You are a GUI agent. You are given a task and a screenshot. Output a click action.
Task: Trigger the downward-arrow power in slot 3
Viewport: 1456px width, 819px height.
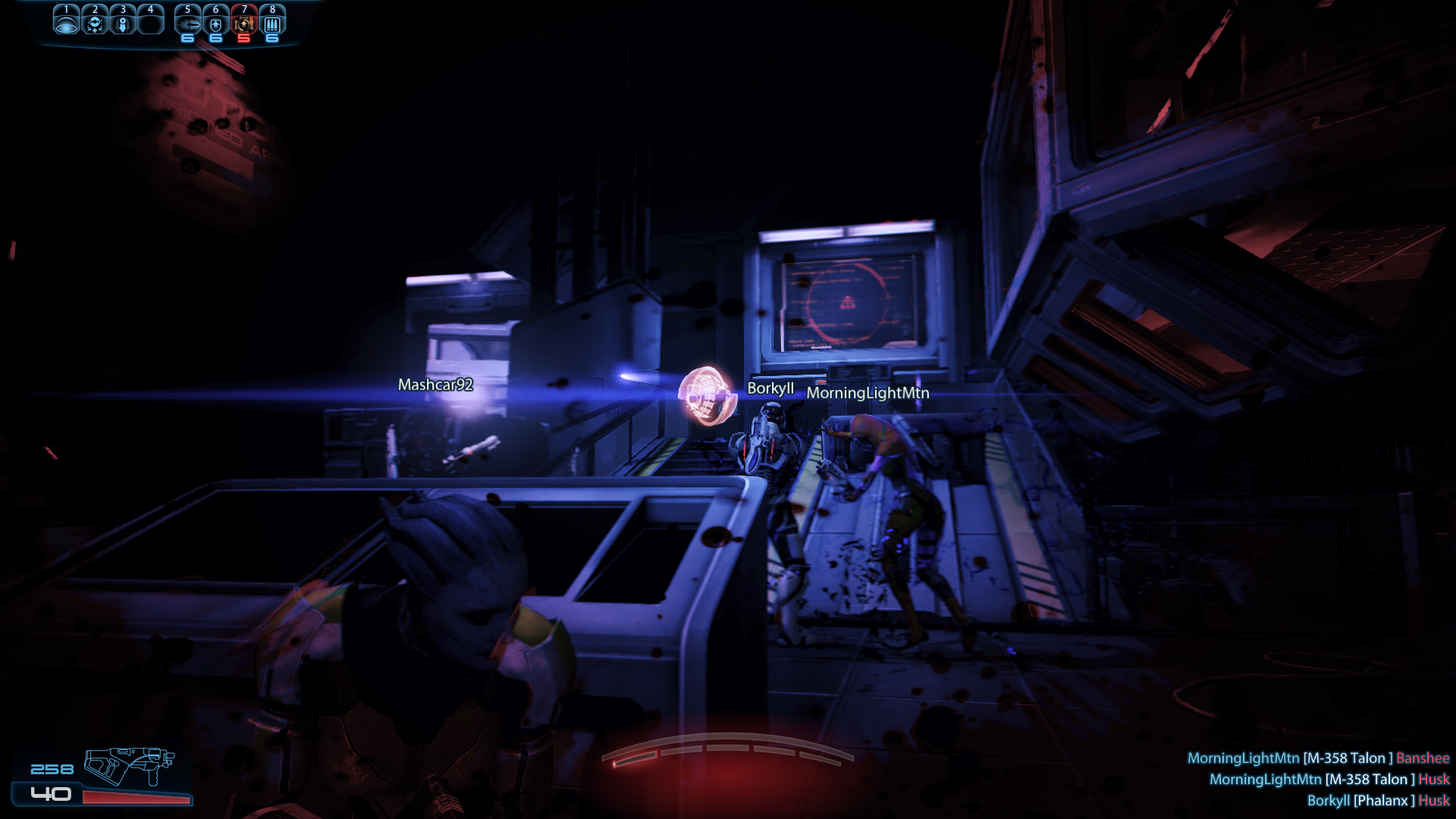click(123, 22)
